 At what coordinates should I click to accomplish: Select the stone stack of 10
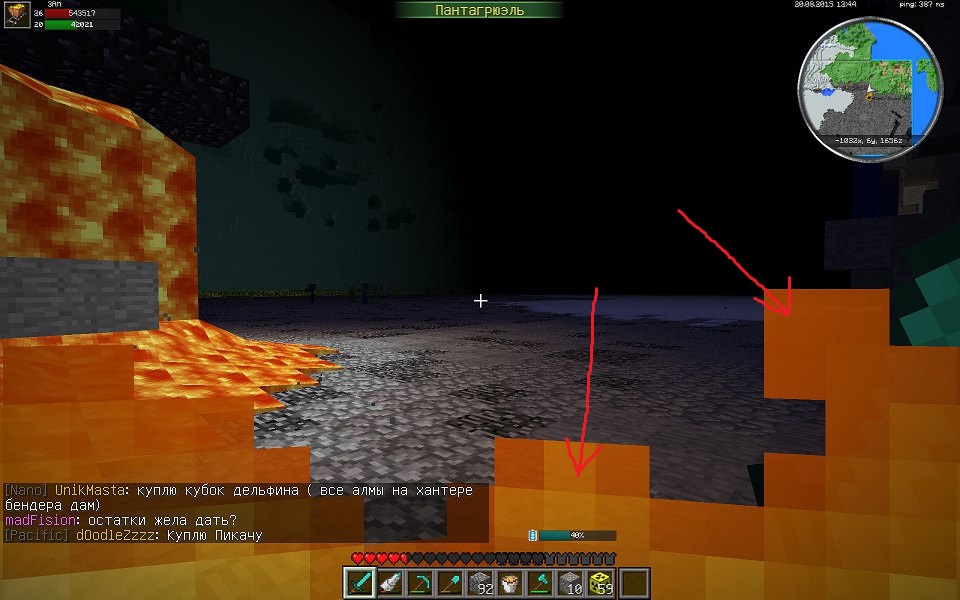click(x=571, y=582)
